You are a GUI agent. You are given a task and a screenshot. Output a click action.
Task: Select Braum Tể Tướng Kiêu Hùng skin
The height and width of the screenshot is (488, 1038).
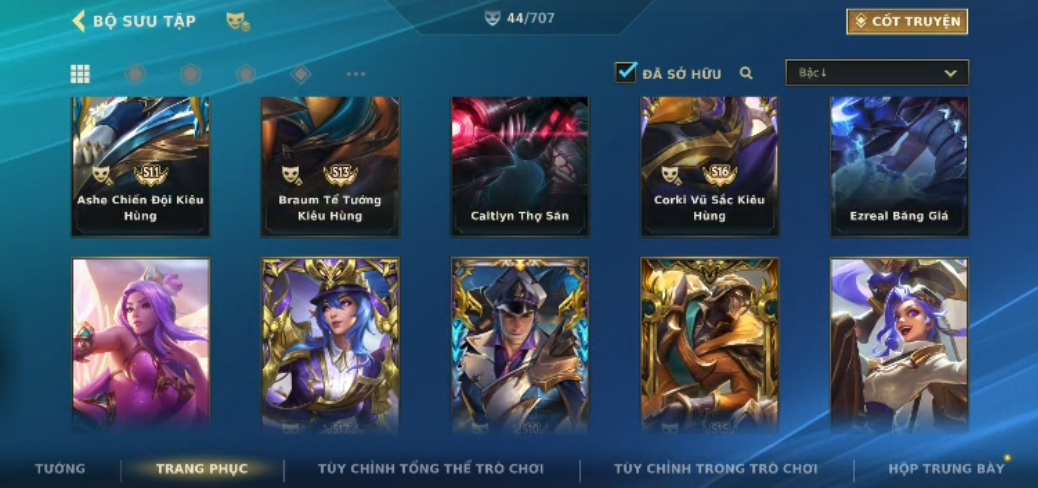[x=330, y=166]
